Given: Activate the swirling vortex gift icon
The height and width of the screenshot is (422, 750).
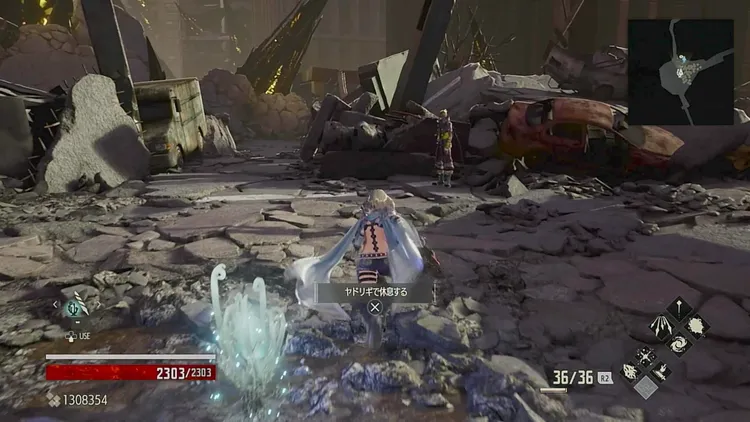Looking at the screenshot, I should 680,343.
